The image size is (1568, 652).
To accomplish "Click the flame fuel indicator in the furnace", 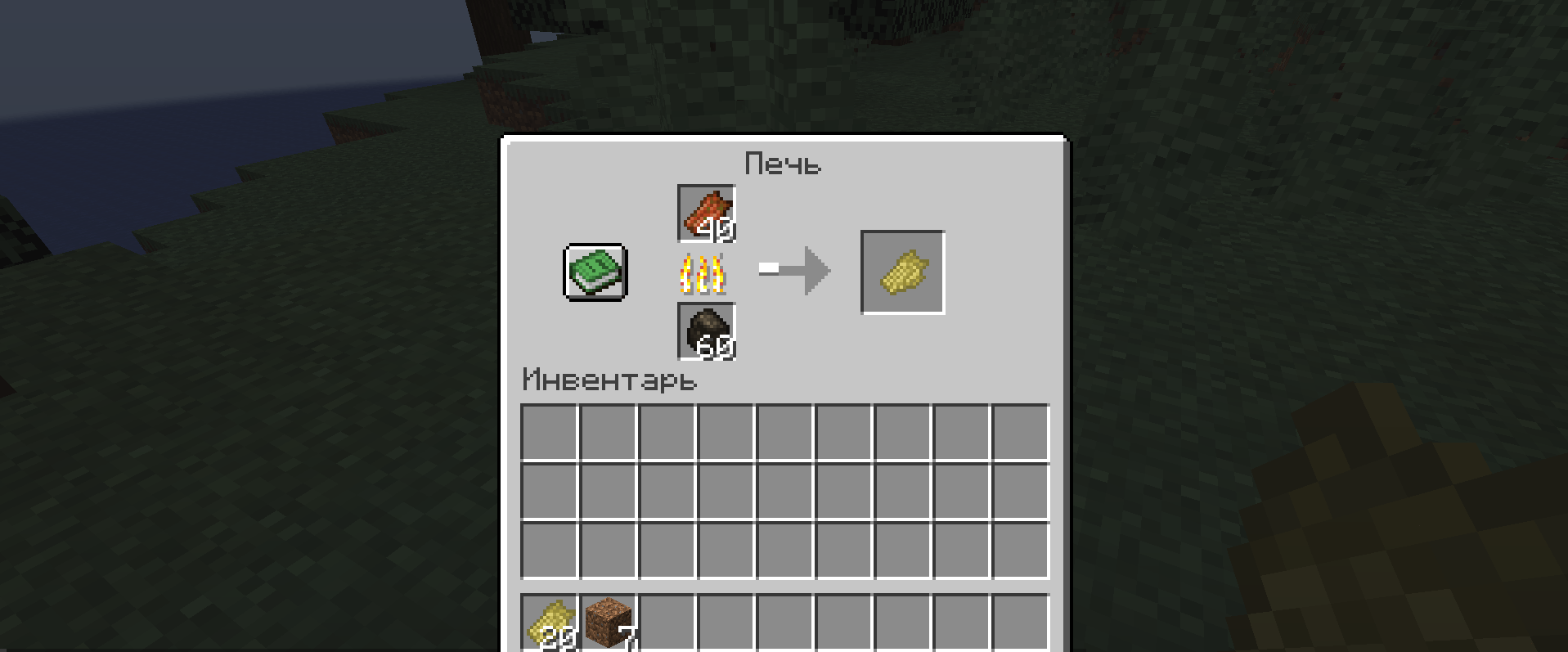I will click(704, 274).
